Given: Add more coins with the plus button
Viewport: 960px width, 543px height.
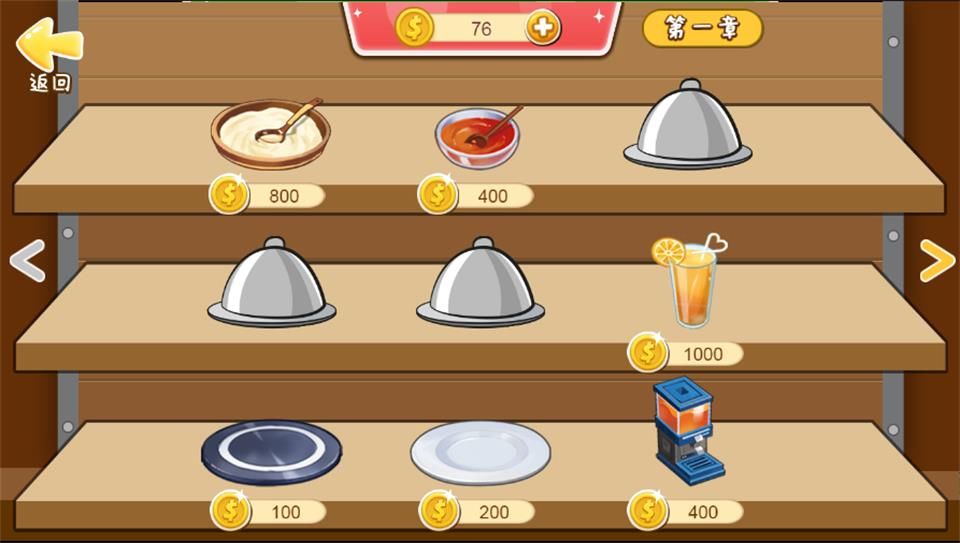Looking at the screenshot, I should 543,28.
